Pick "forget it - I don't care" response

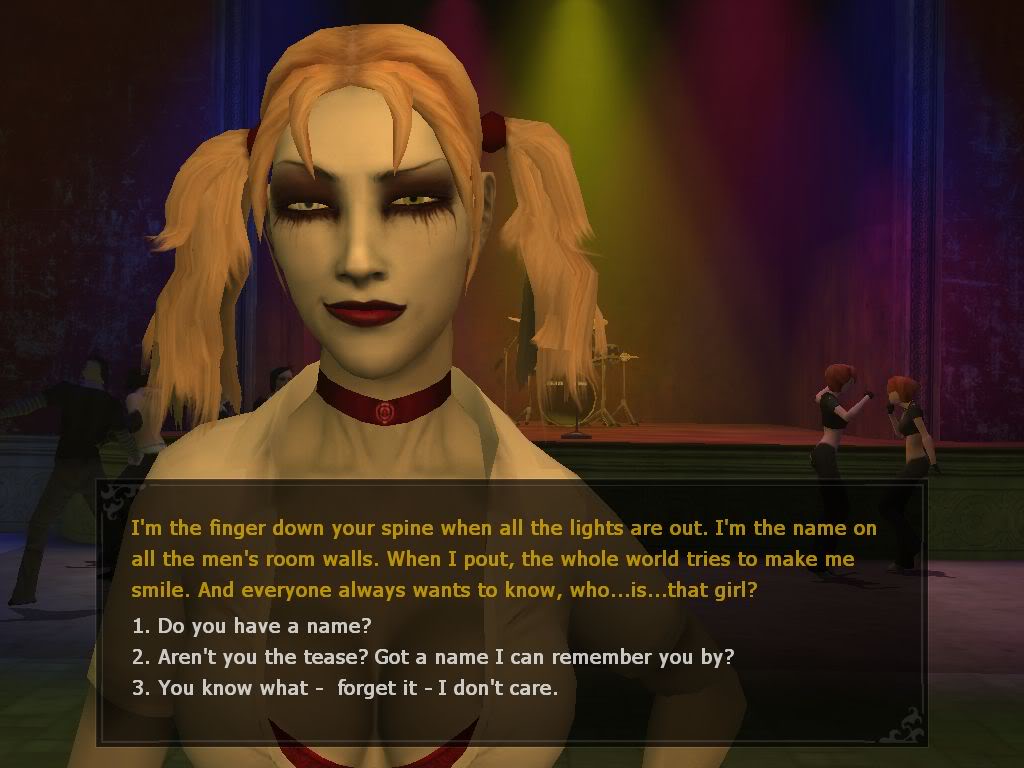(345, 688)
